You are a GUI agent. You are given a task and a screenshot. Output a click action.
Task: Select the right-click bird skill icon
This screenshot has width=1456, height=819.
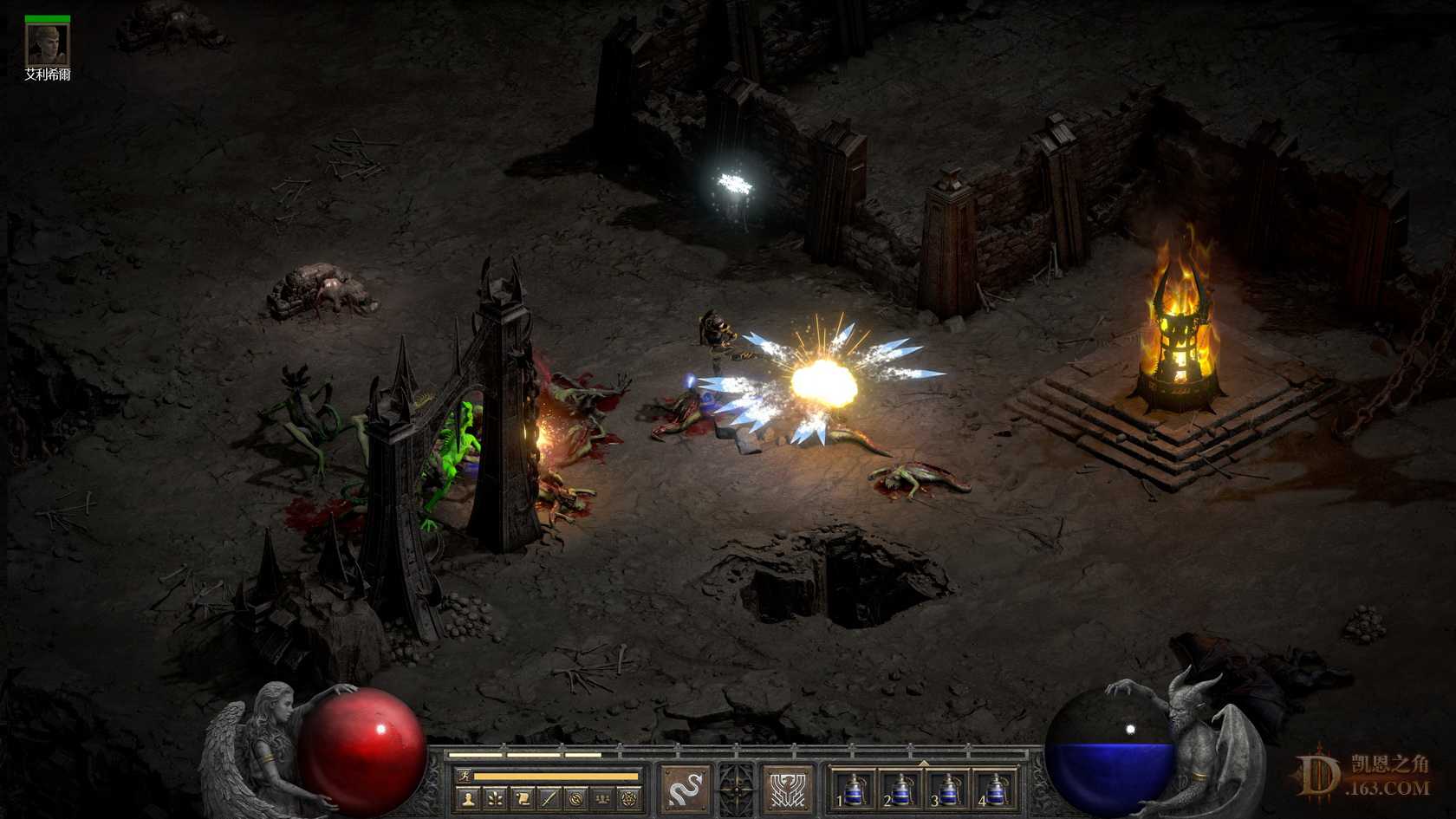(789, 790)
